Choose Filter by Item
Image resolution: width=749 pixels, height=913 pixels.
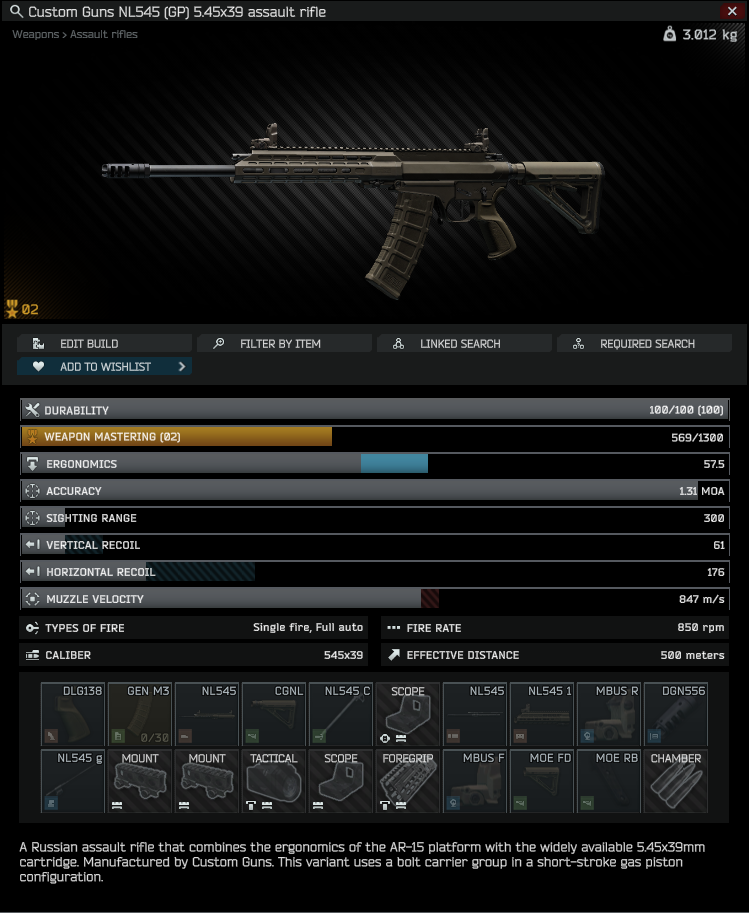click(x=284, y=343)
